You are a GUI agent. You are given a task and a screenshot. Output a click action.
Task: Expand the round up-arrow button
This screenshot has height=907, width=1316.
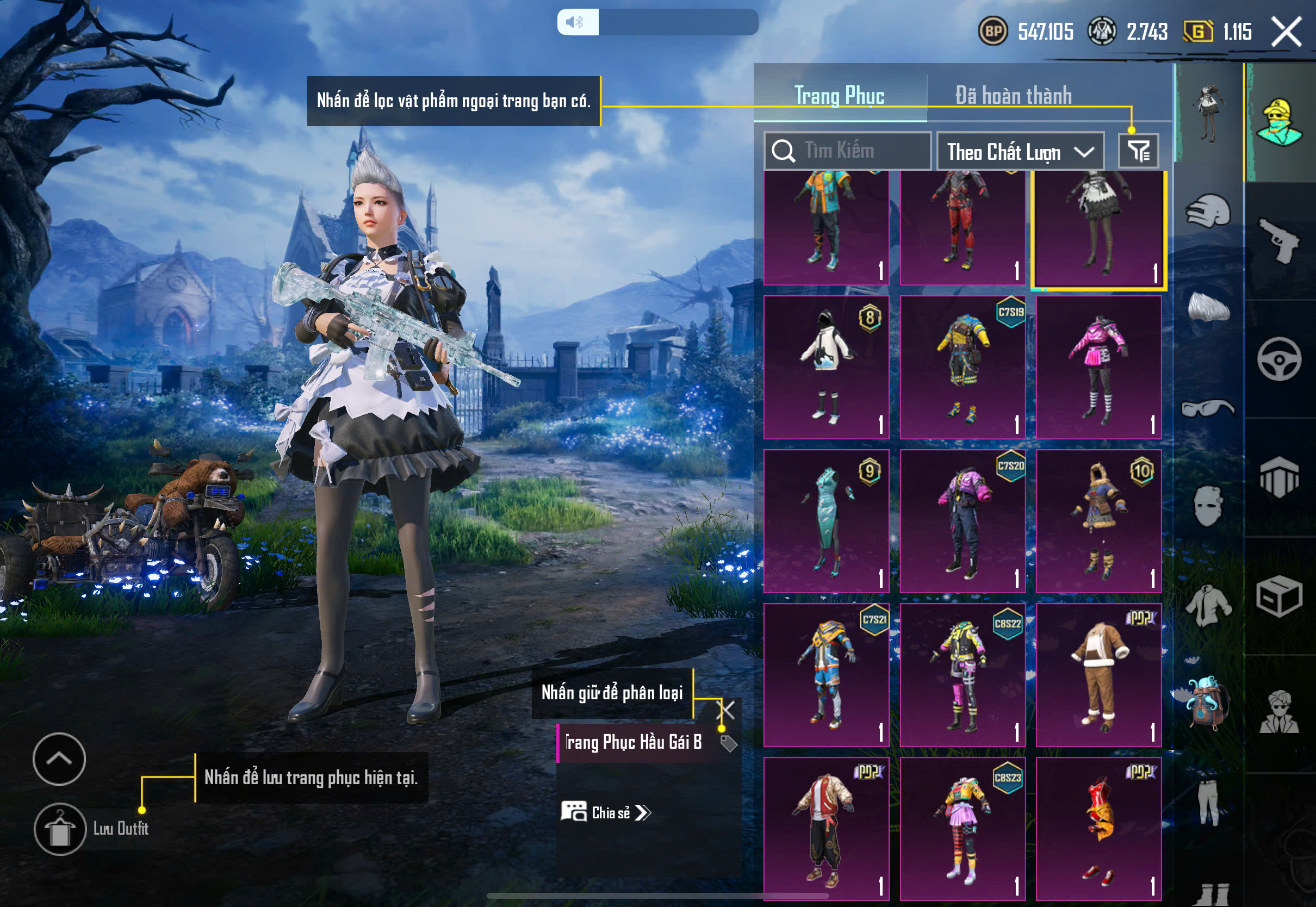(x=59, y=759)
